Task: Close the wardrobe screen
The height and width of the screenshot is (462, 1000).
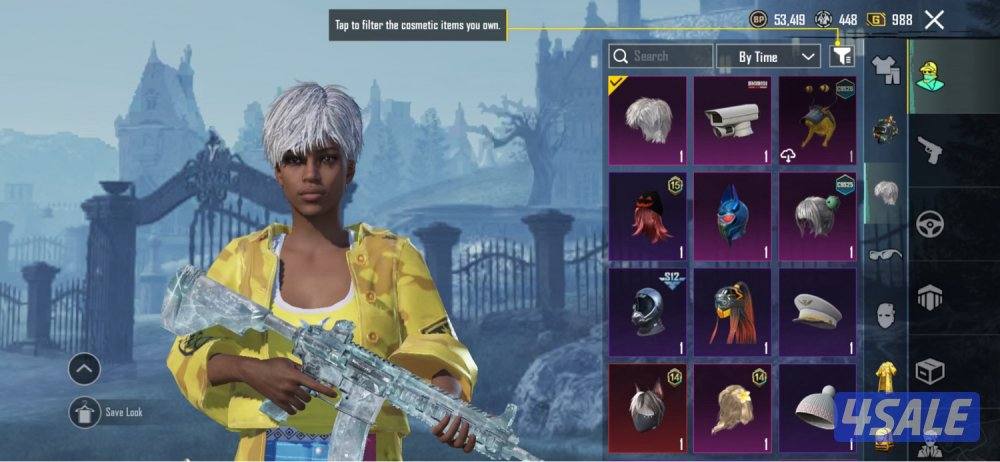Action: 934,19
